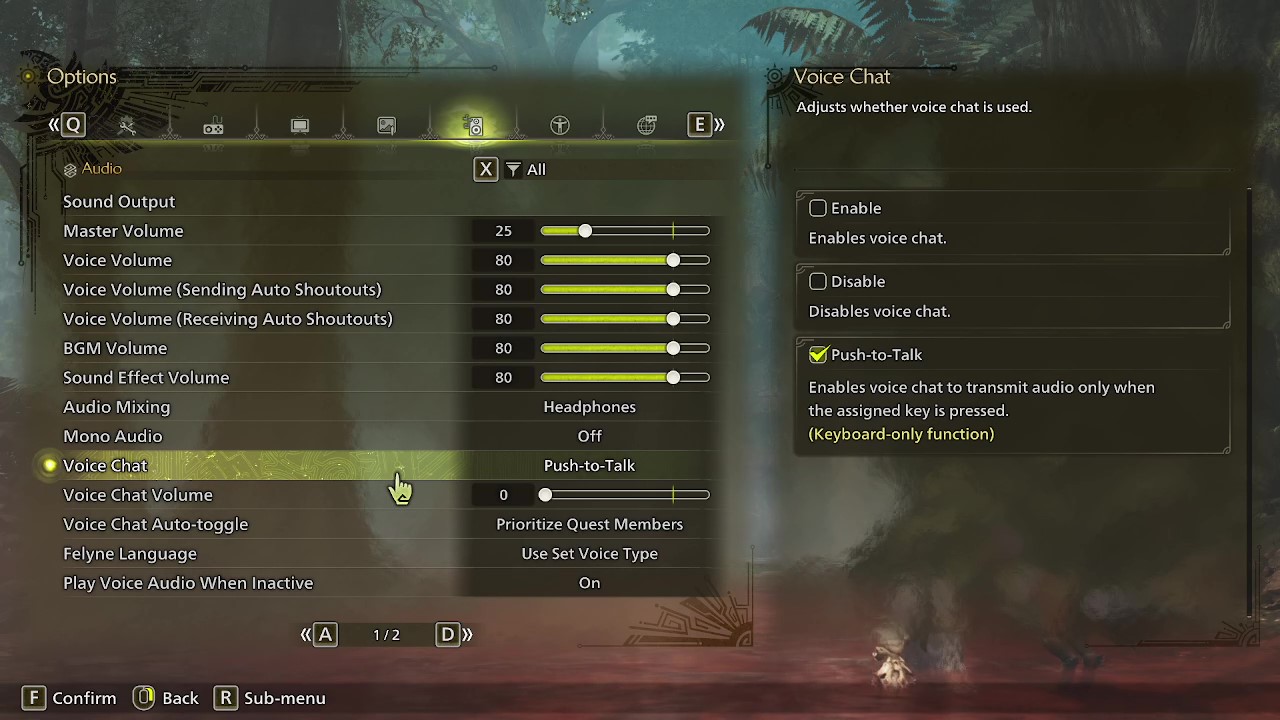Viewport: 1280px width, 720px height.
Task: Open the Network globe settings tab
Action: (646, 125)
